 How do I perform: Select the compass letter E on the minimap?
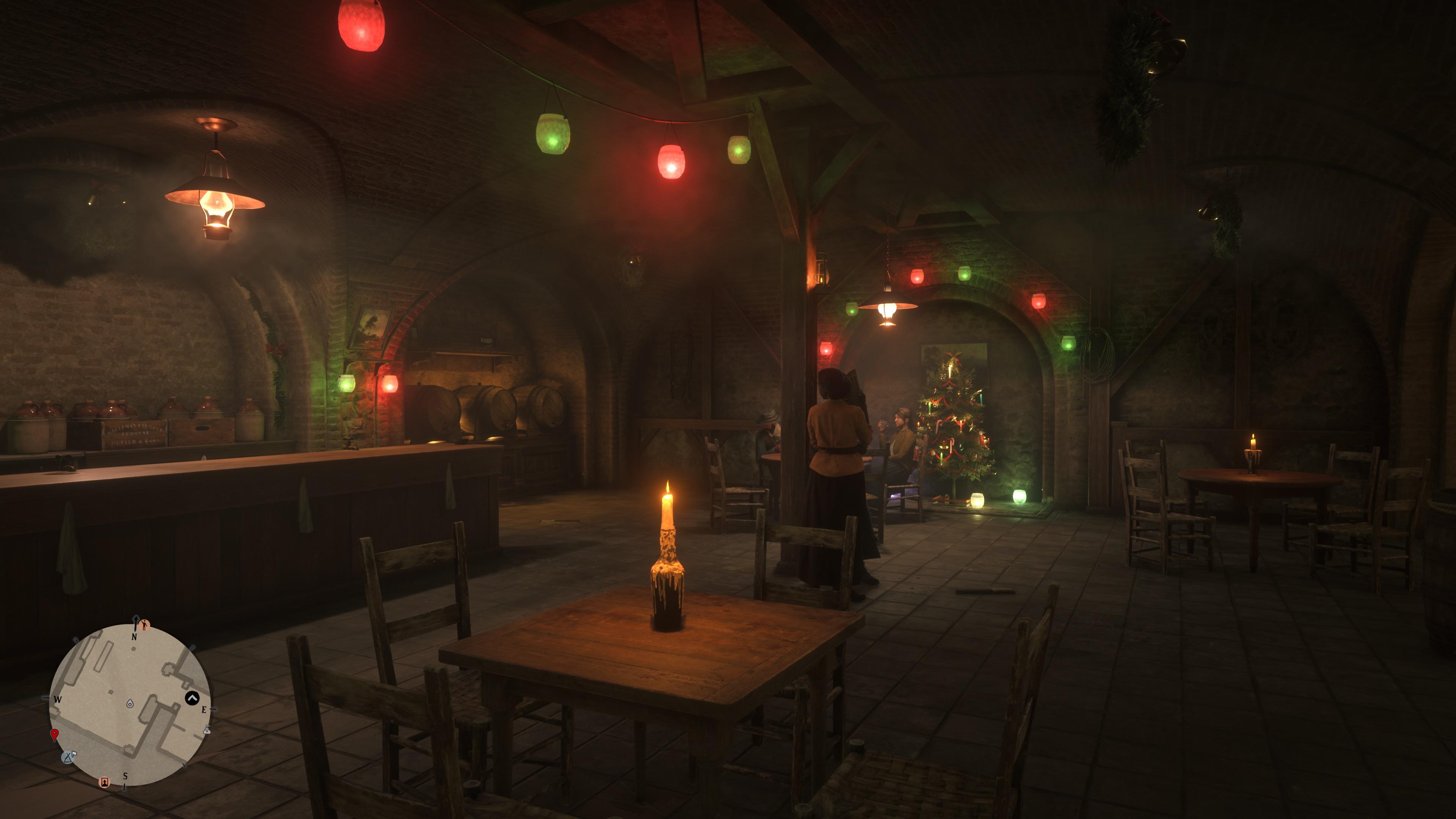point(205,710)
